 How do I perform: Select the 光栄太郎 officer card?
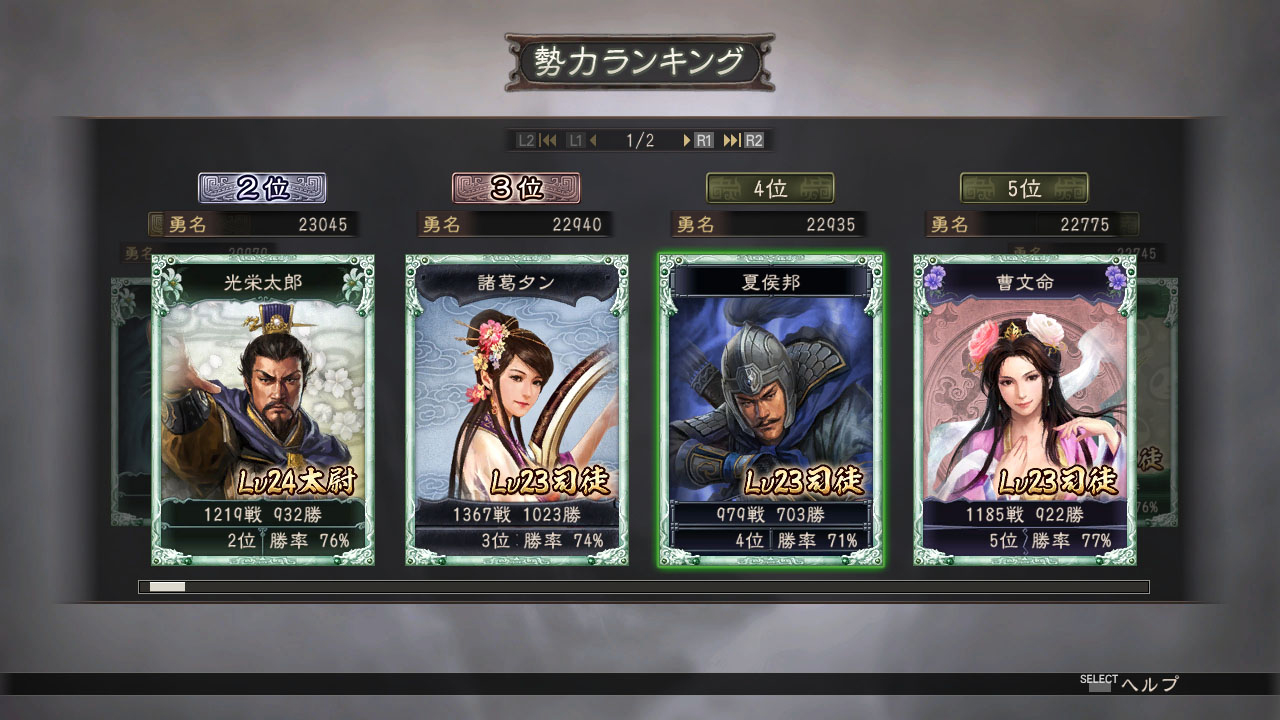pos(263,410)
